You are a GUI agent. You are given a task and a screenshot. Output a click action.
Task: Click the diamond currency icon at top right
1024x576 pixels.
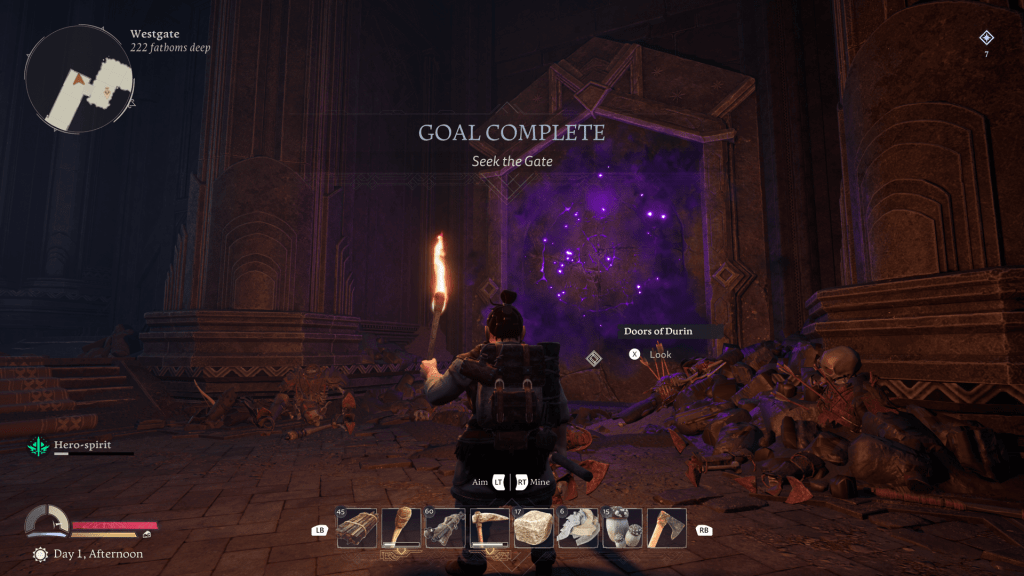coord(986,38)
